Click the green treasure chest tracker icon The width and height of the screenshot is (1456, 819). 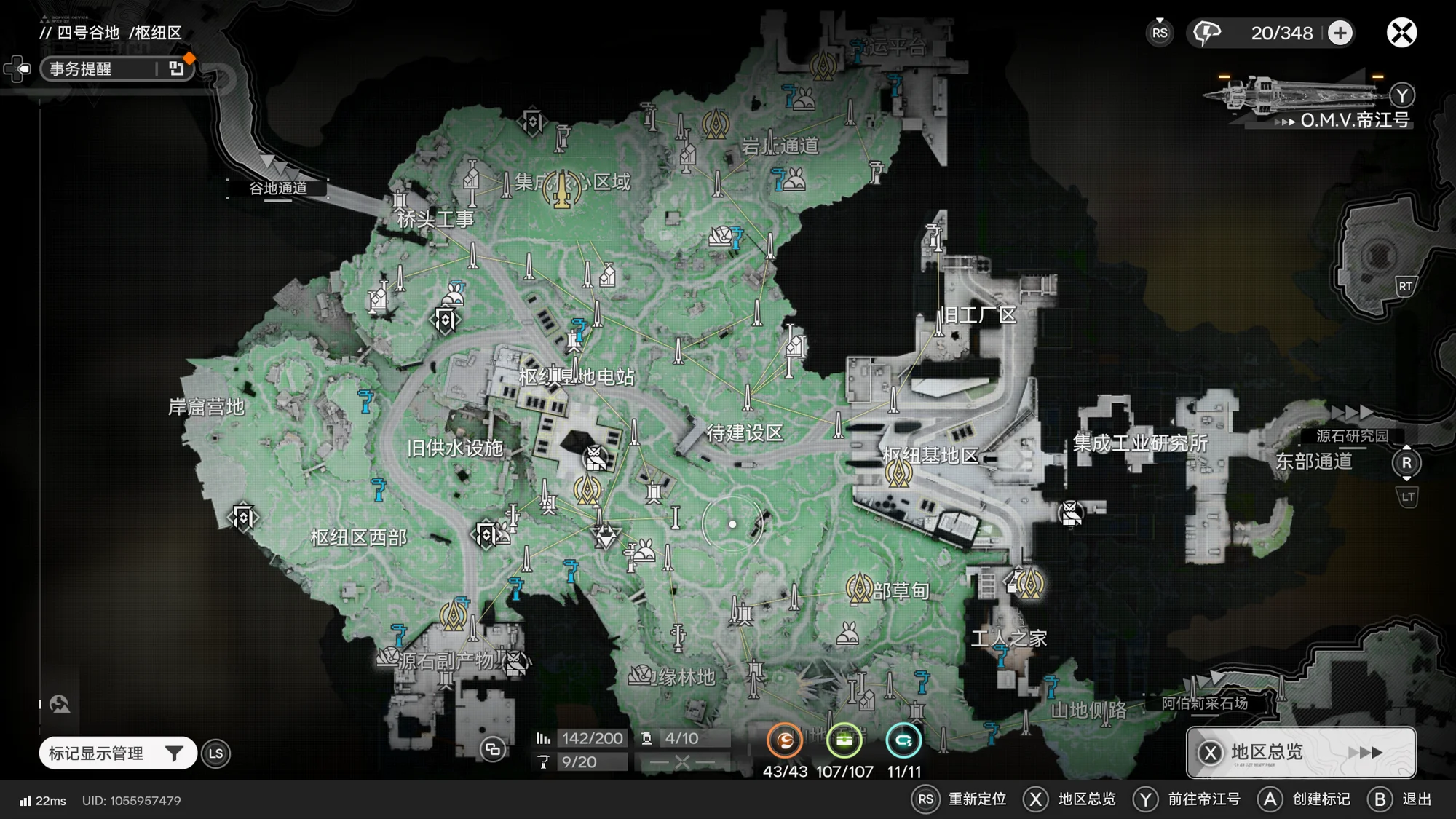844,741
